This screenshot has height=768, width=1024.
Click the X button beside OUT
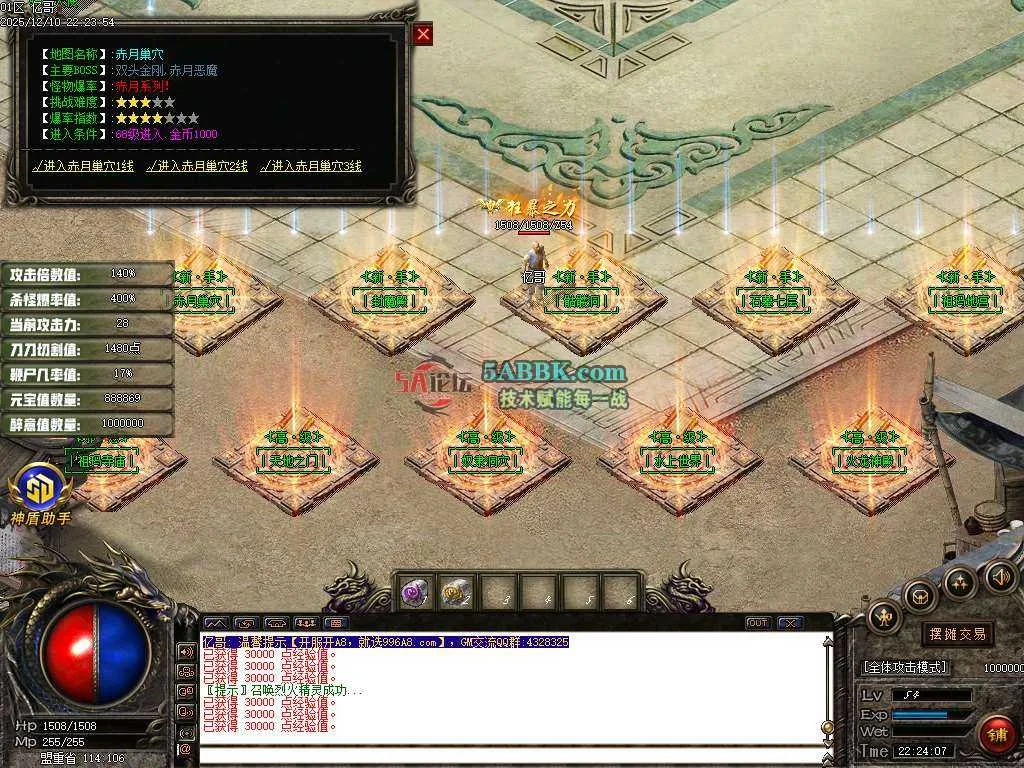[x=790, y=623]
